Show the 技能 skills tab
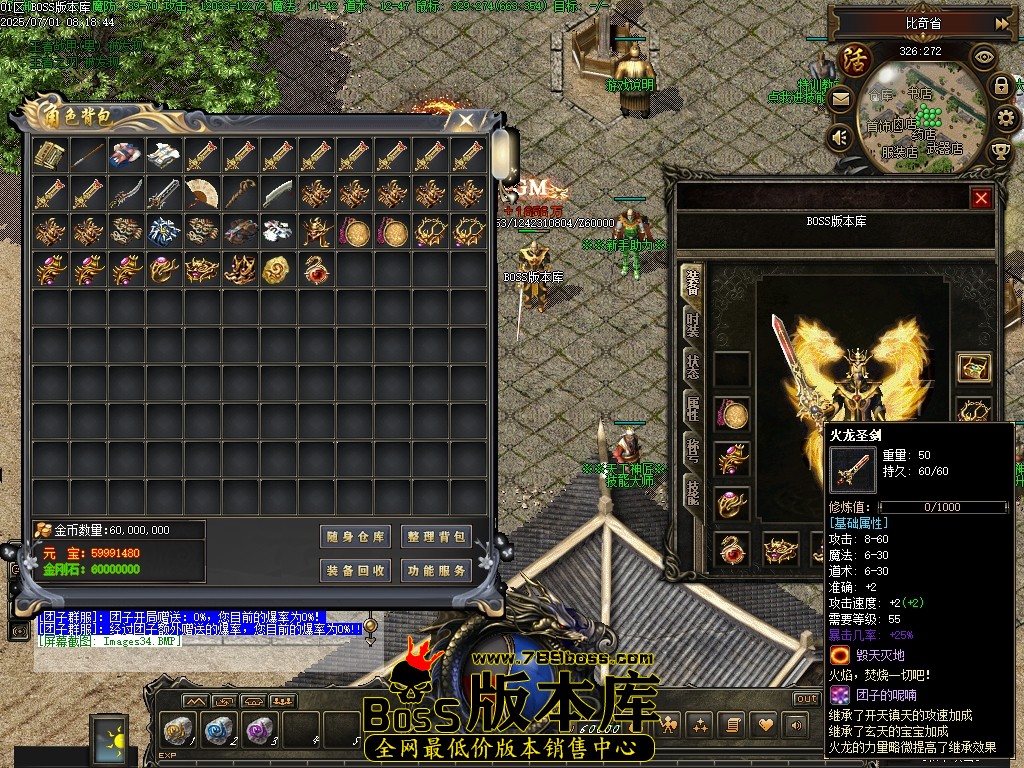This screenshot has height=768, width=1024. (x=692, y=490)
